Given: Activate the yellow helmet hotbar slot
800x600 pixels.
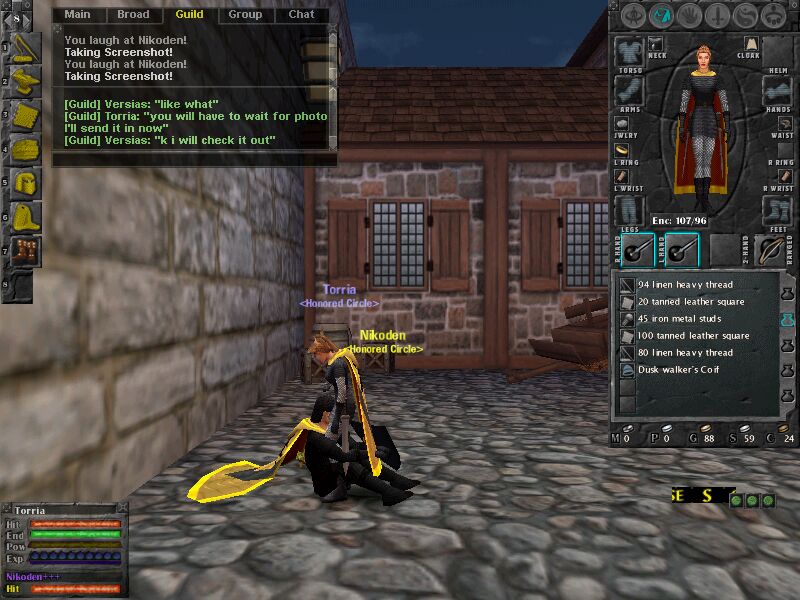Looking at the screenshot, I should 25,182.
